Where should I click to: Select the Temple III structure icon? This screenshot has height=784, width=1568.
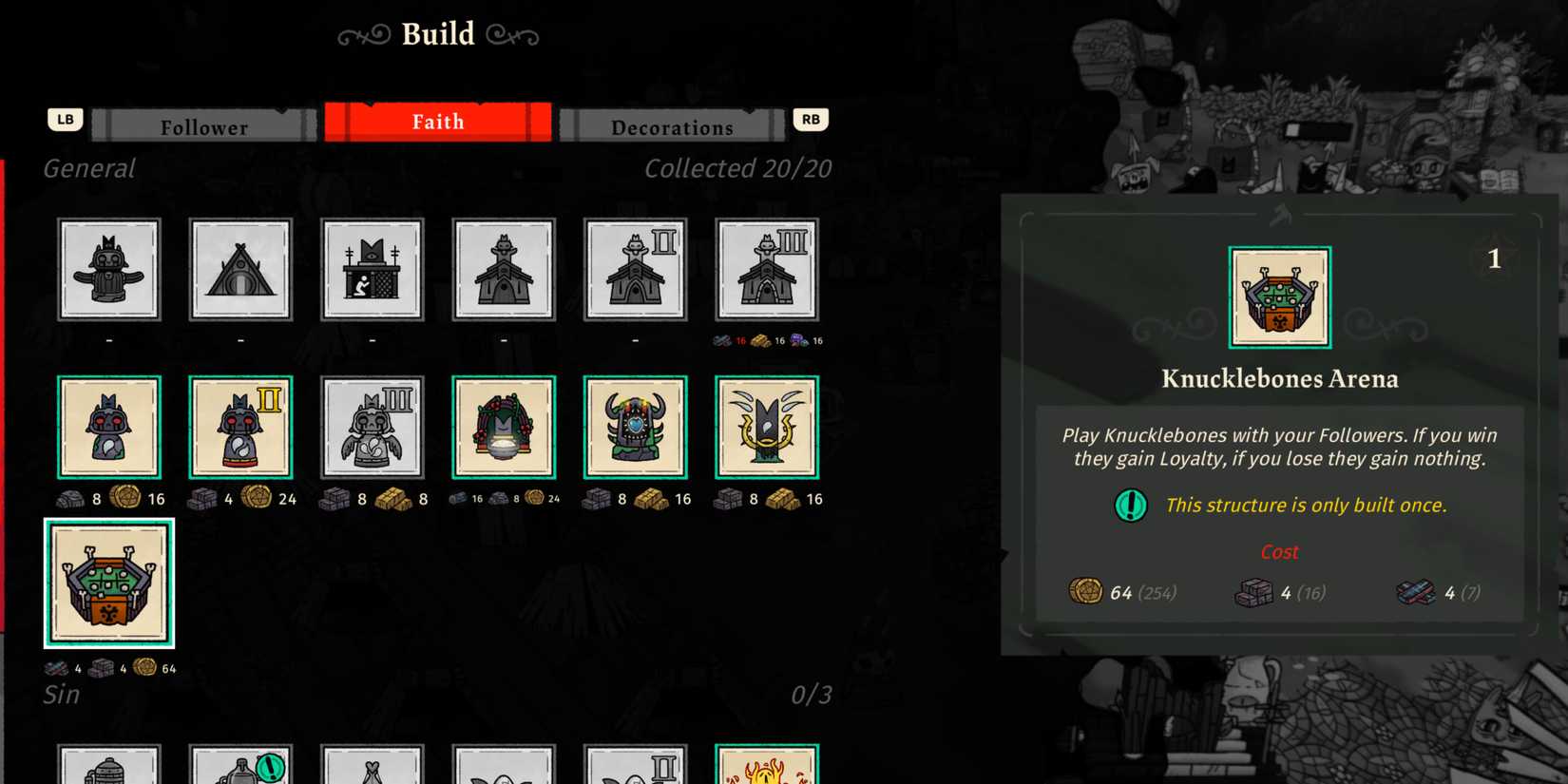click(x=768, y=269)
